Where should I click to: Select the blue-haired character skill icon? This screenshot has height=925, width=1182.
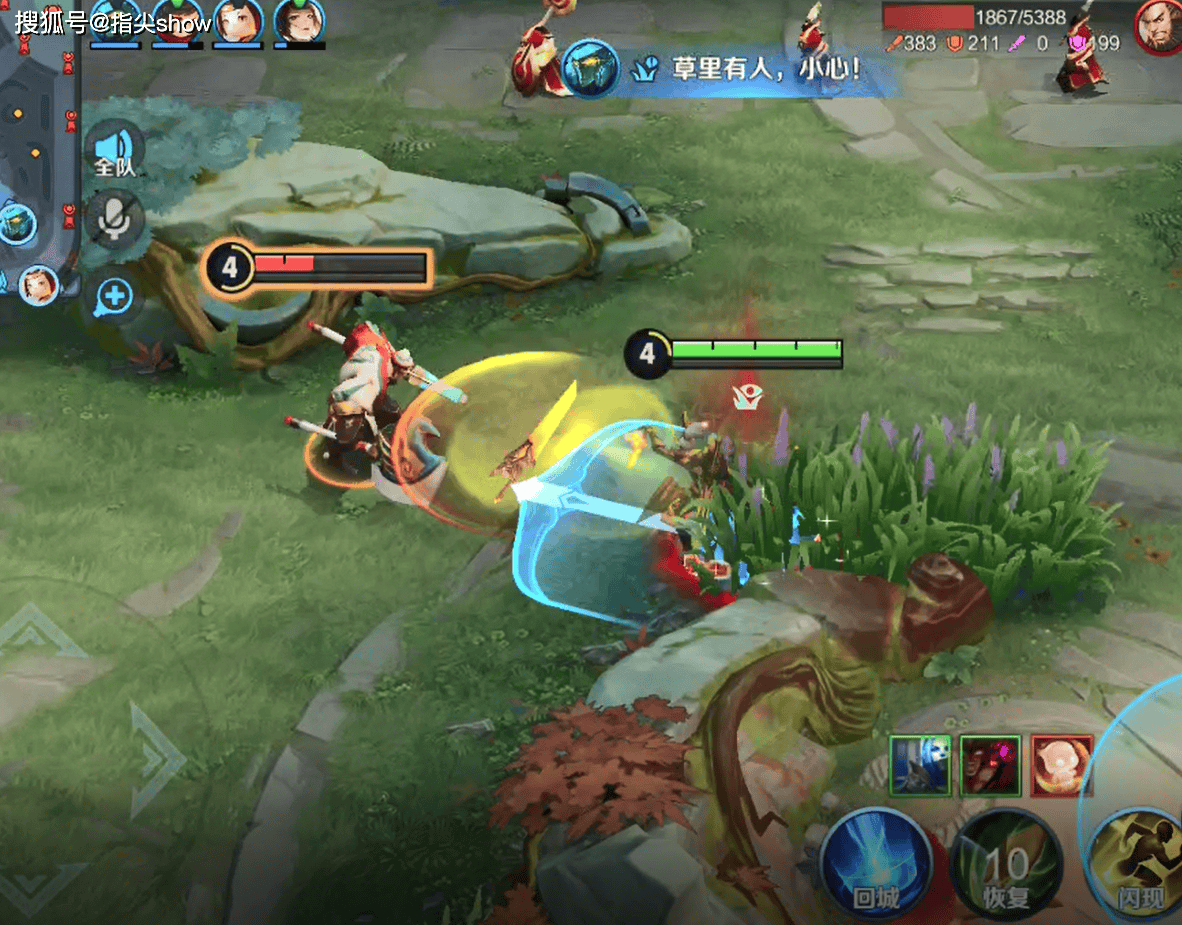point(919,766)
